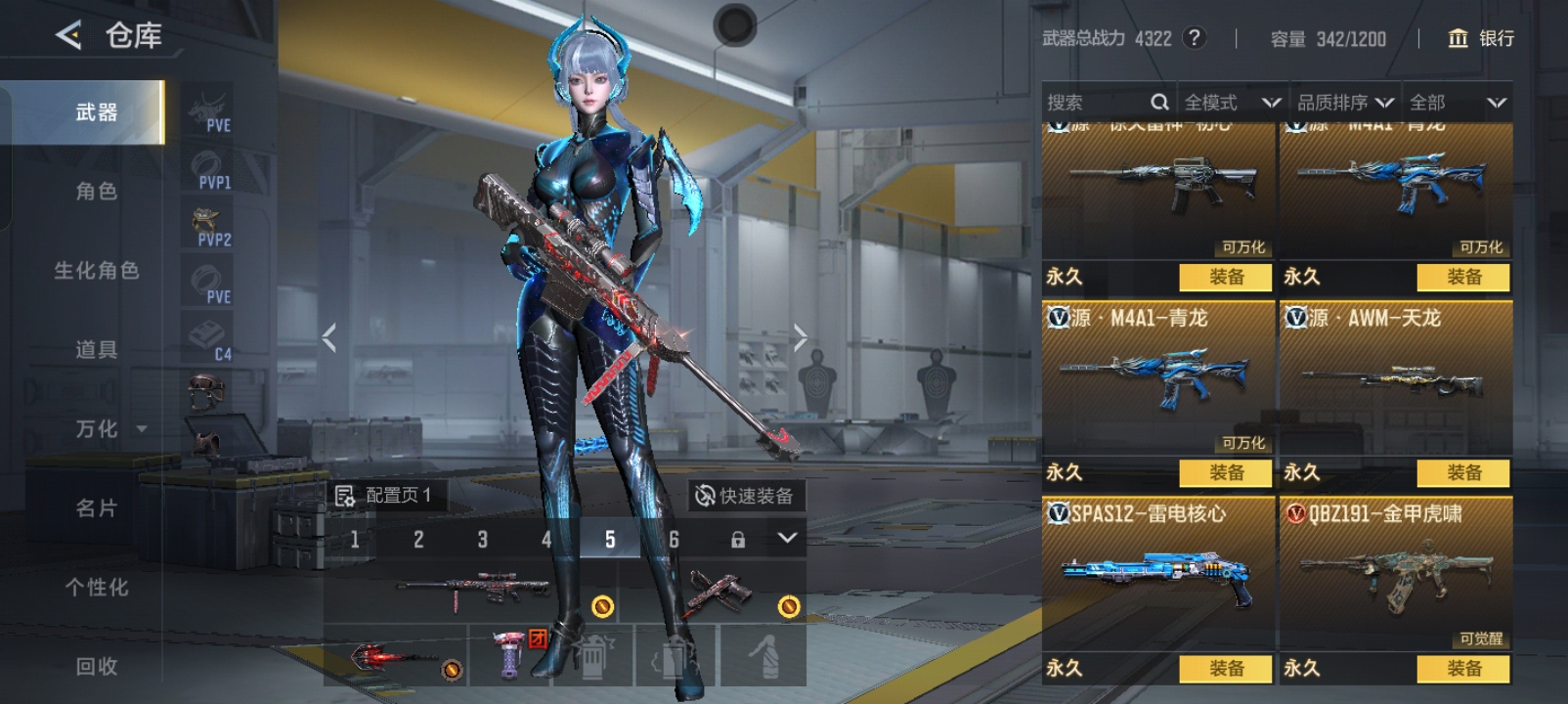Expand the 万化 category

(x=108, y=429)
